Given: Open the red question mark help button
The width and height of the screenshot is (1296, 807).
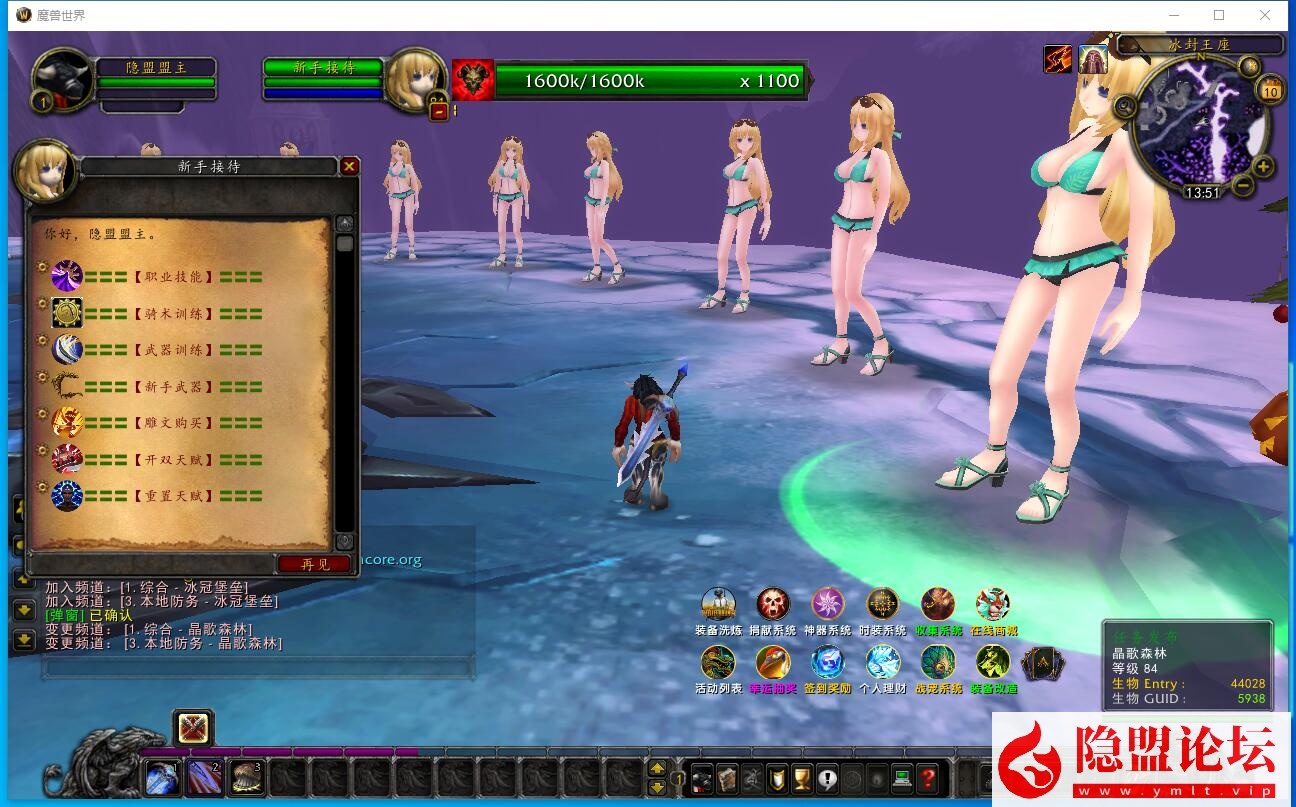Looking at the screenshot, I should (x=927, y=777).
